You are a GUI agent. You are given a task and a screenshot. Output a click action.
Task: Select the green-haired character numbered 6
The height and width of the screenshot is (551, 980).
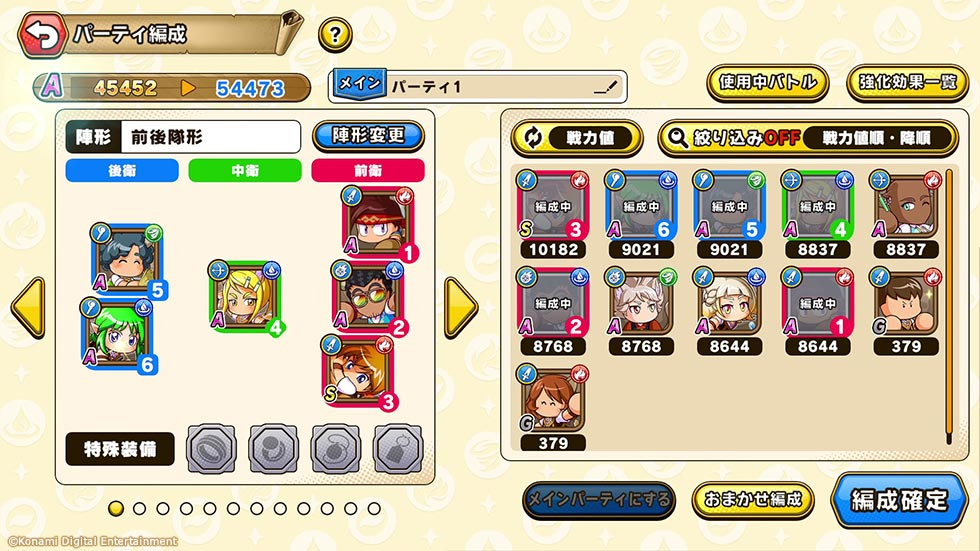tap(113, 333)
